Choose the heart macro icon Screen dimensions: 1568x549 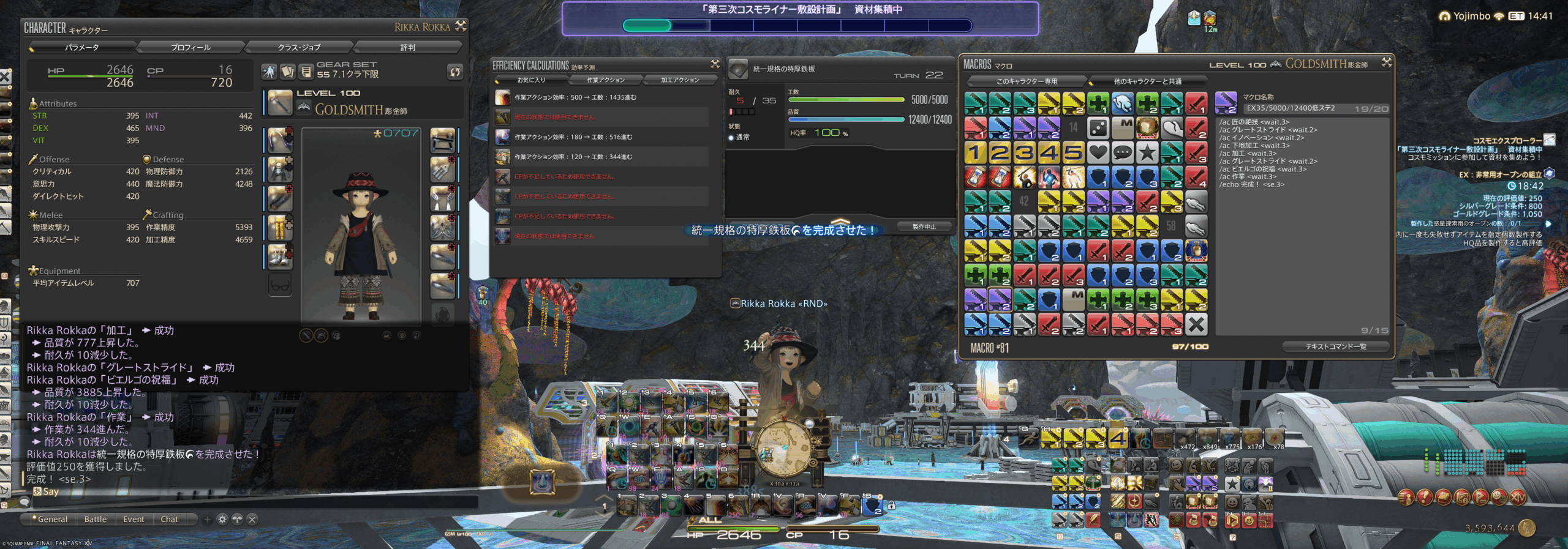coord(1098,152)
